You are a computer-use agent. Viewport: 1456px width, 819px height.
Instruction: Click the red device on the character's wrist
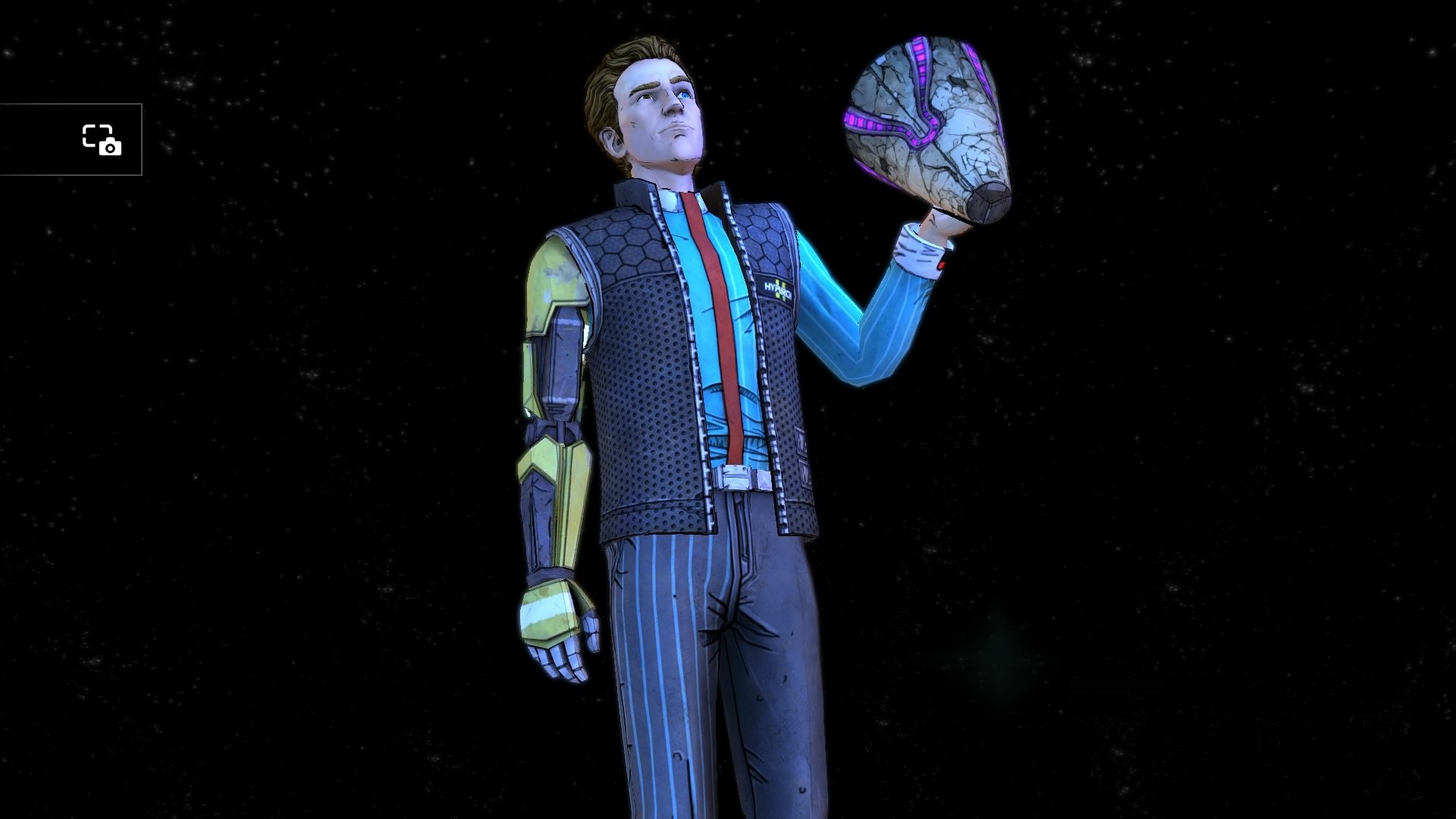click(x=941, y=264)
